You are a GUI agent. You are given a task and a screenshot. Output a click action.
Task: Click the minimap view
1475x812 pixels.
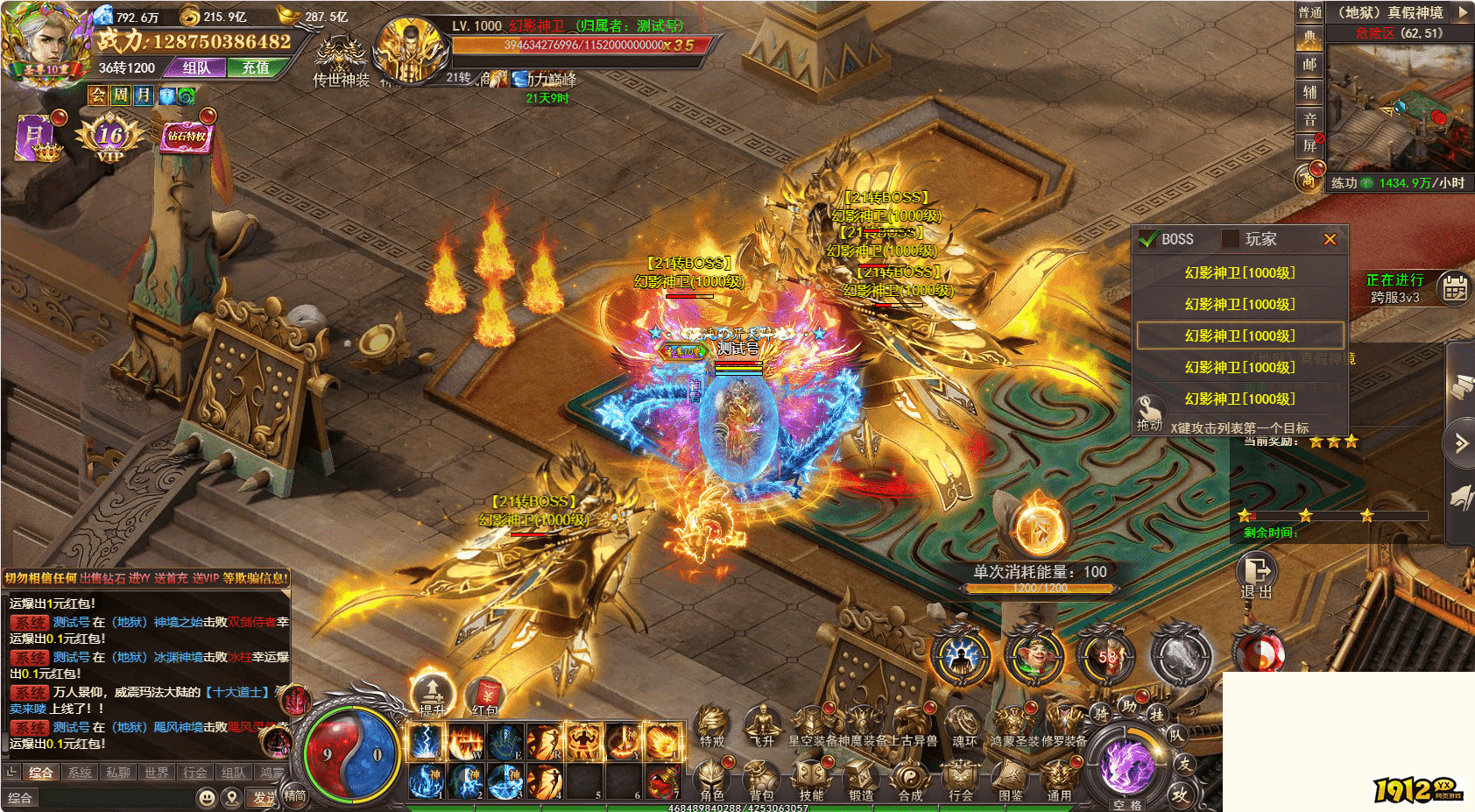pyautogui.click(x=1398, y=107)
